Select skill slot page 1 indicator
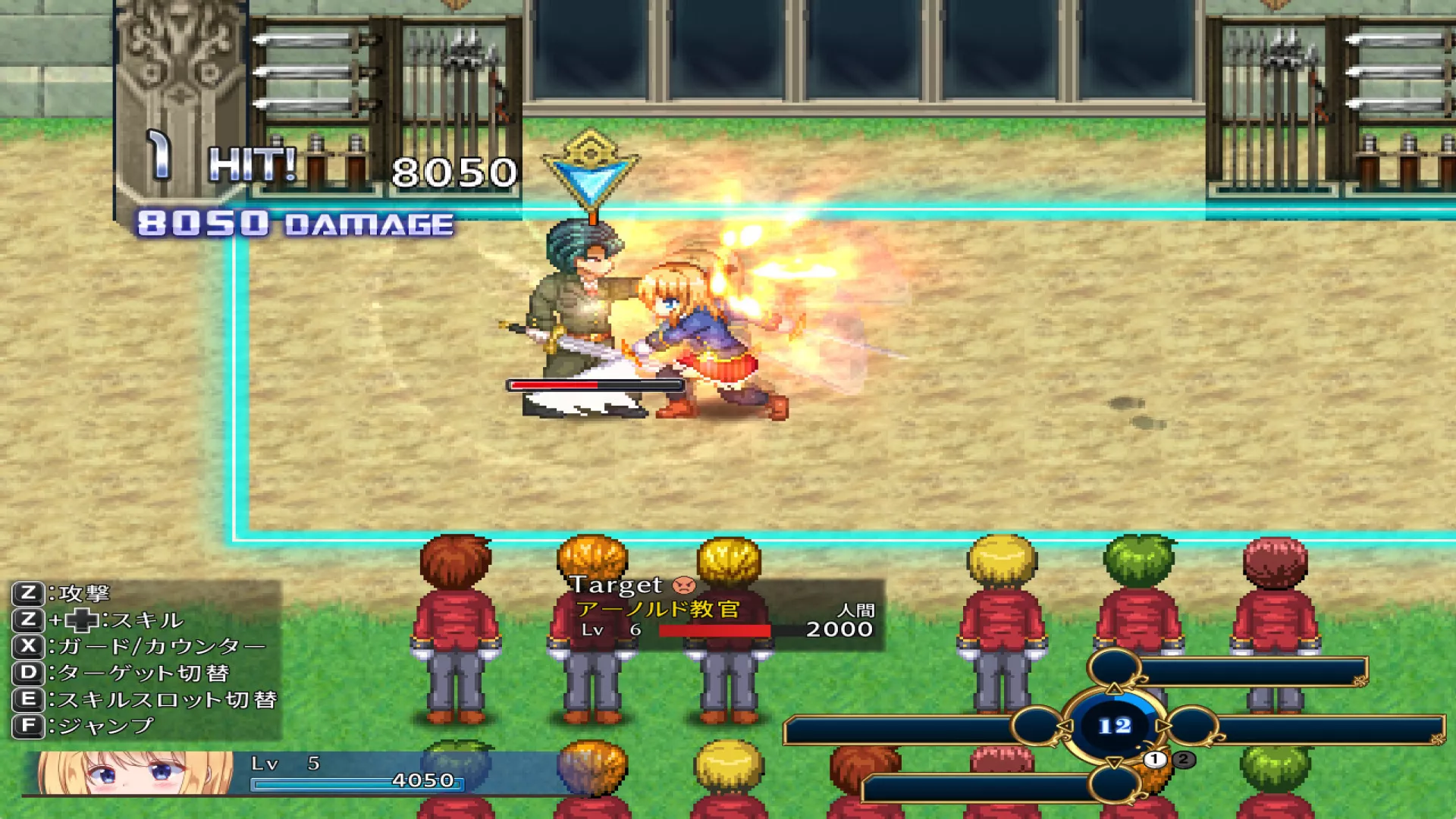The image size is (1456, 819). point(1154,759)
